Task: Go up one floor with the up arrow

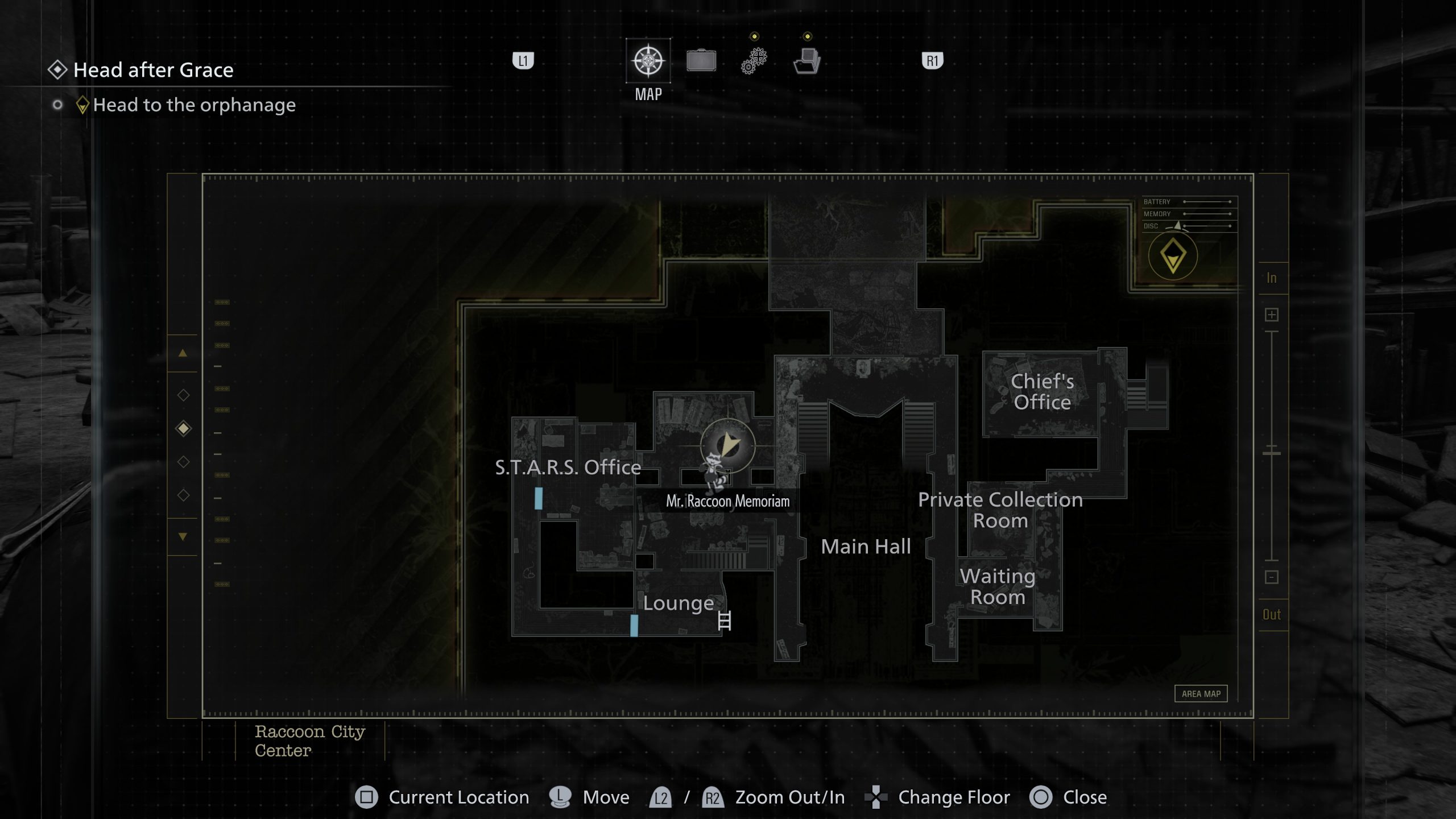Action: (183, 353)
